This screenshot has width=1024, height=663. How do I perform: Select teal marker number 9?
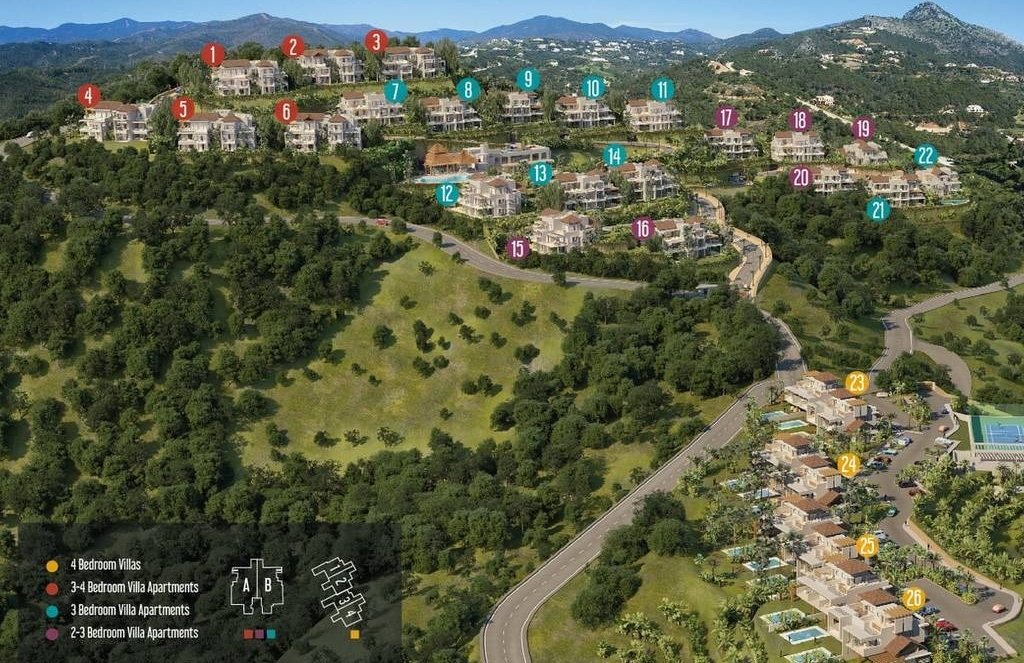point(528,80)
